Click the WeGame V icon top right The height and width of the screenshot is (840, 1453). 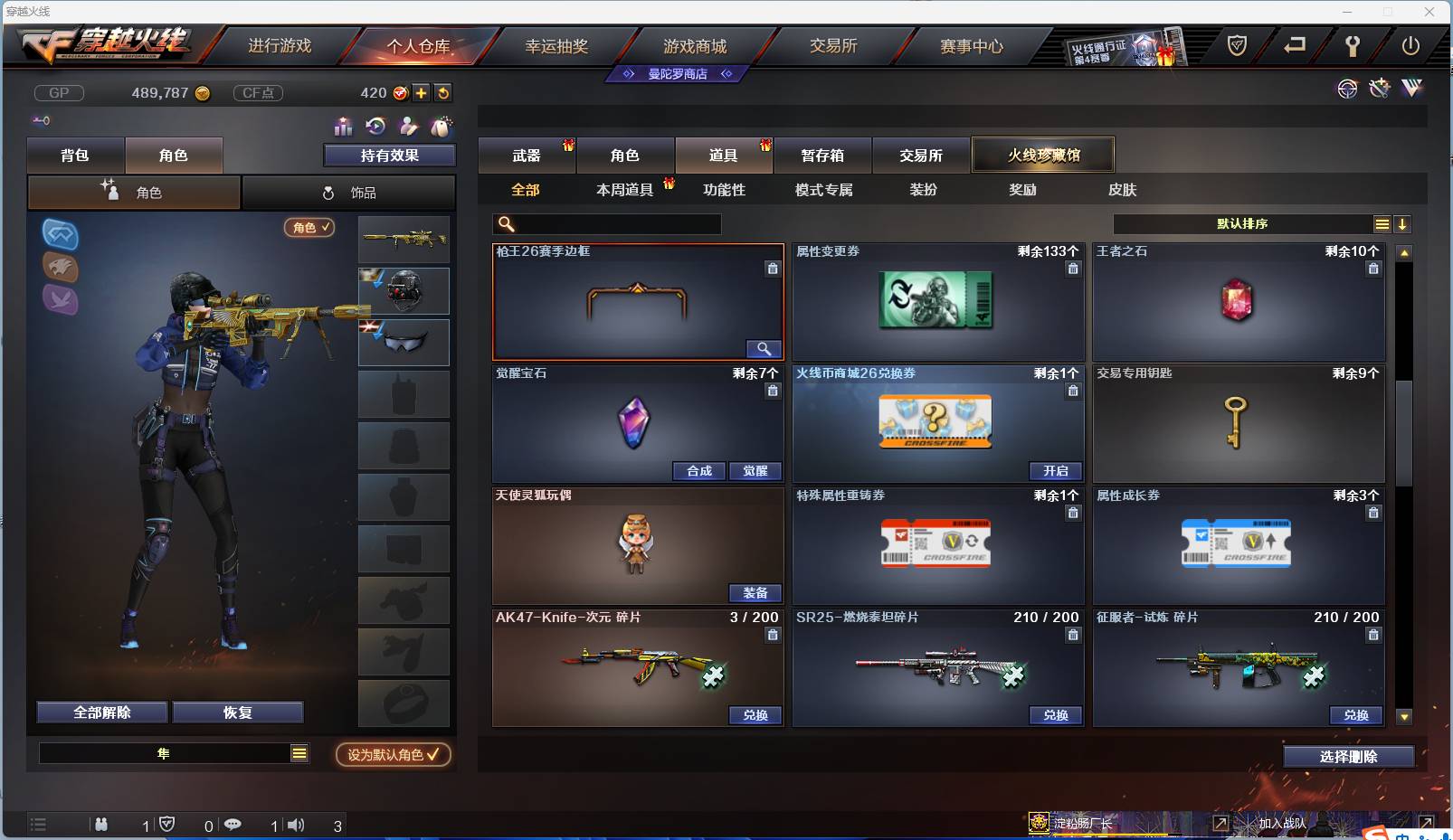pyautogui.click(x=1411, y=88)
